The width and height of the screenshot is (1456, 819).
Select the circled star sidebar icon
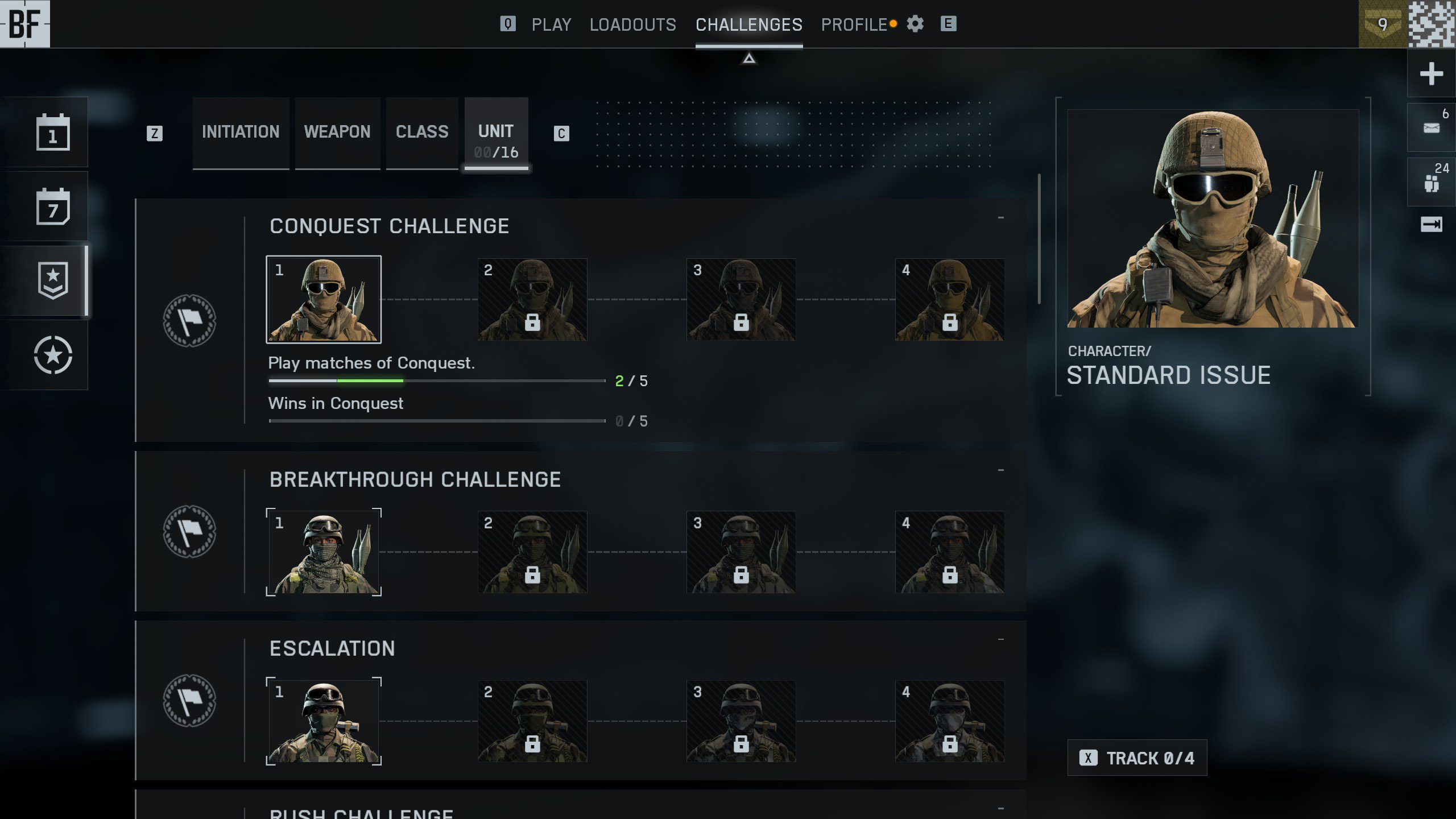53,355
